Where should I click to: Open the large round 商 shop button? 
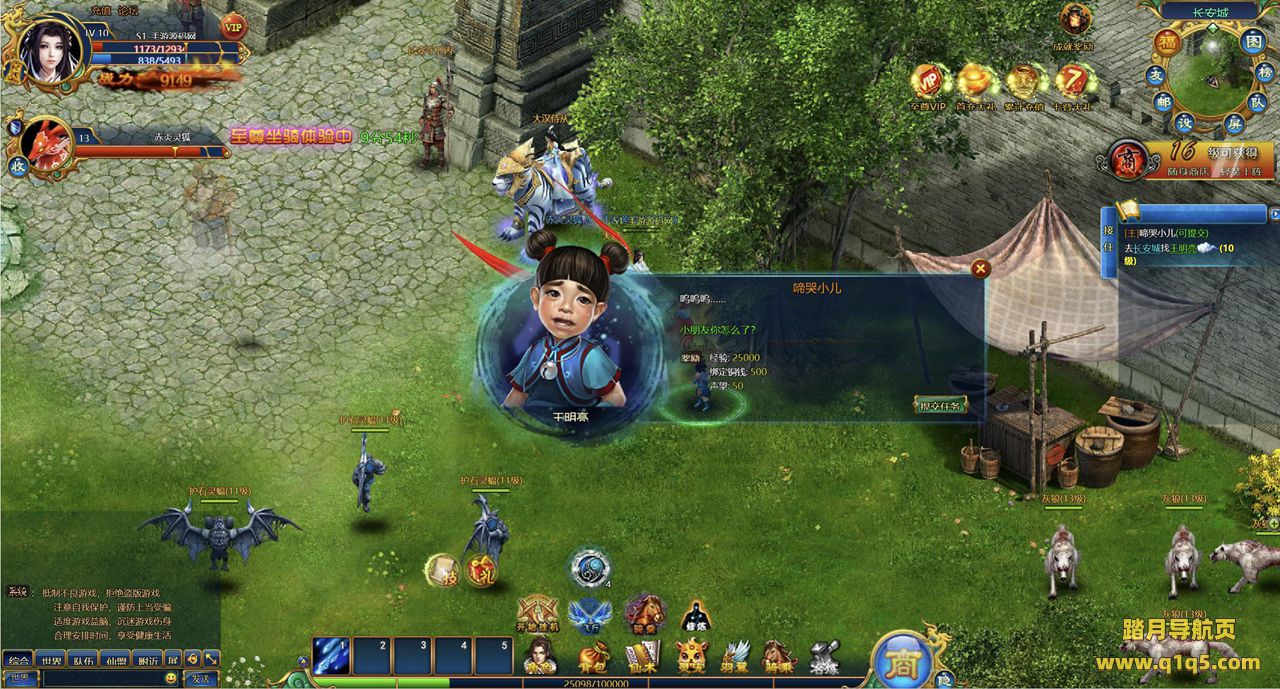pos(903,660)
